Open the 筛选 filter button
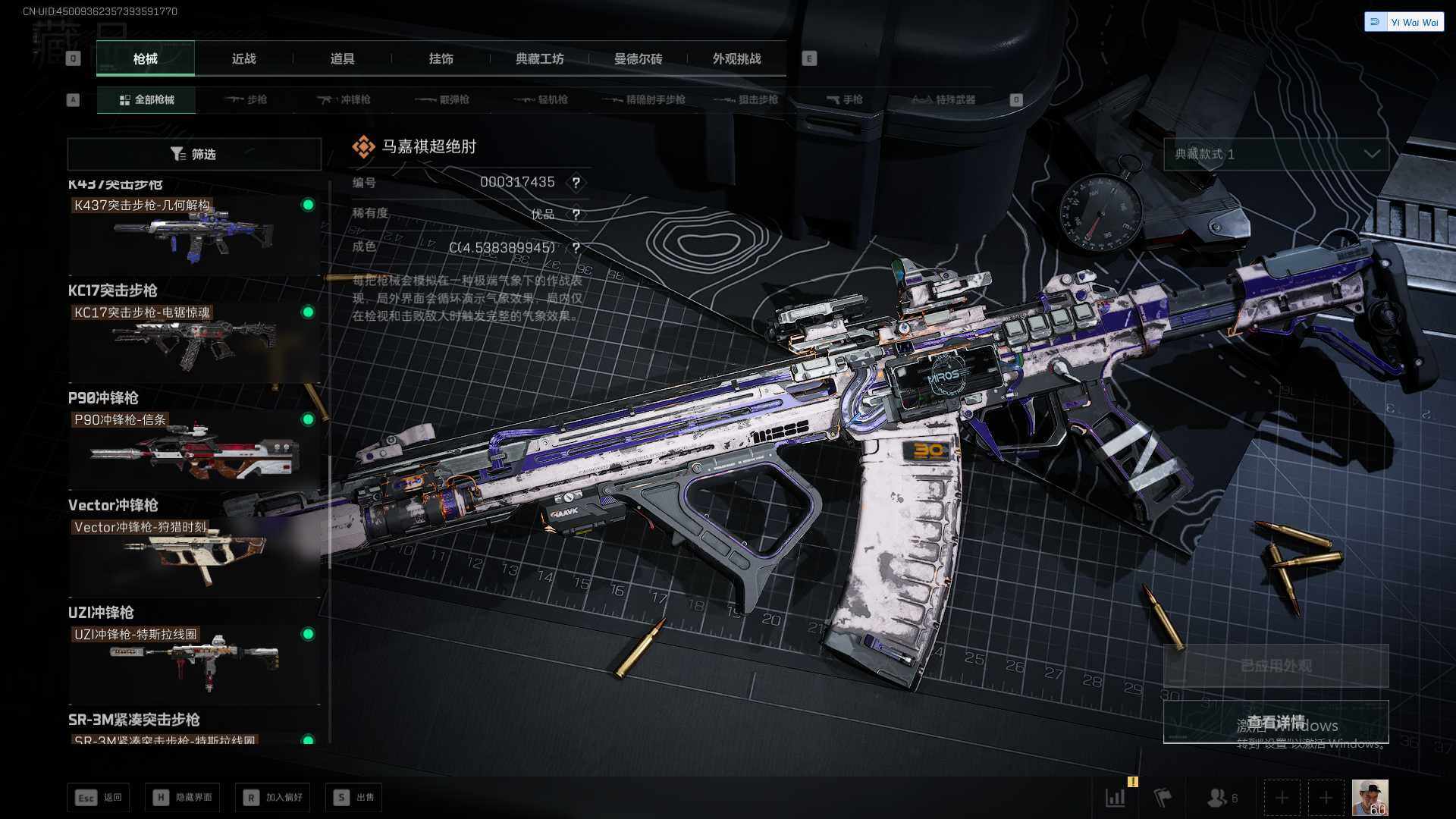The height and width of the screenshot is (819, 1456). (x=194, y=154)
